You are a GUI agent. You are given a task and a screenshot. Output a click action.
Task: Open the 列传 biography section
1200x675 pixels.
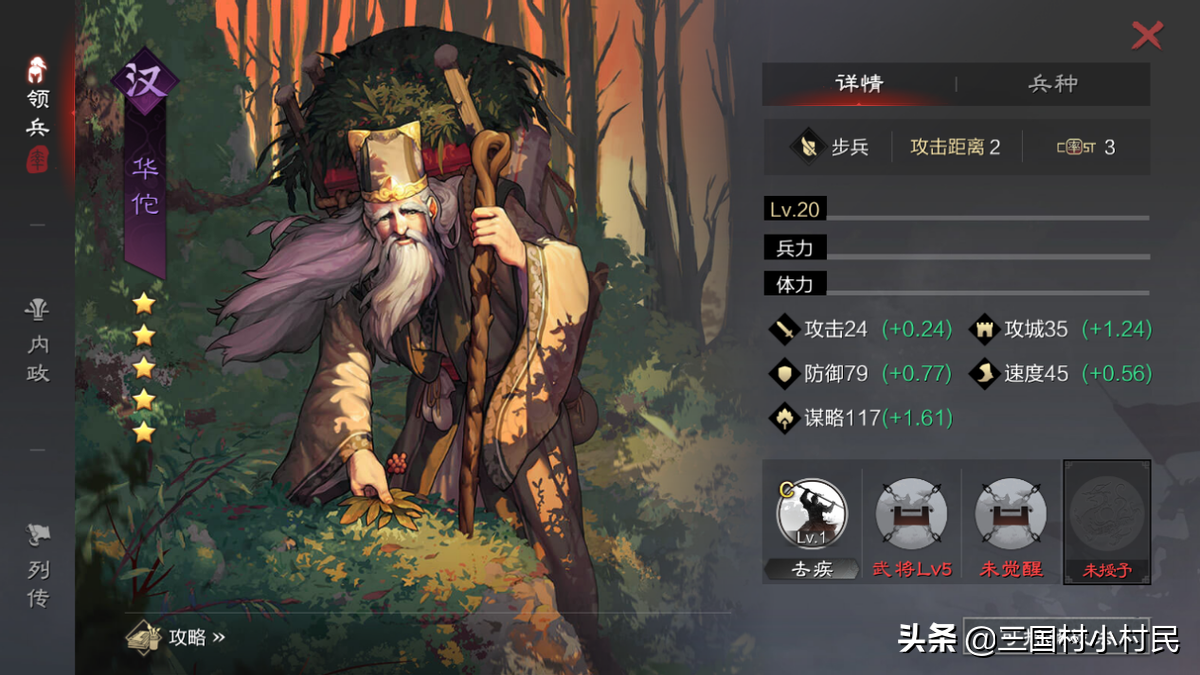[x=38, y=568]
